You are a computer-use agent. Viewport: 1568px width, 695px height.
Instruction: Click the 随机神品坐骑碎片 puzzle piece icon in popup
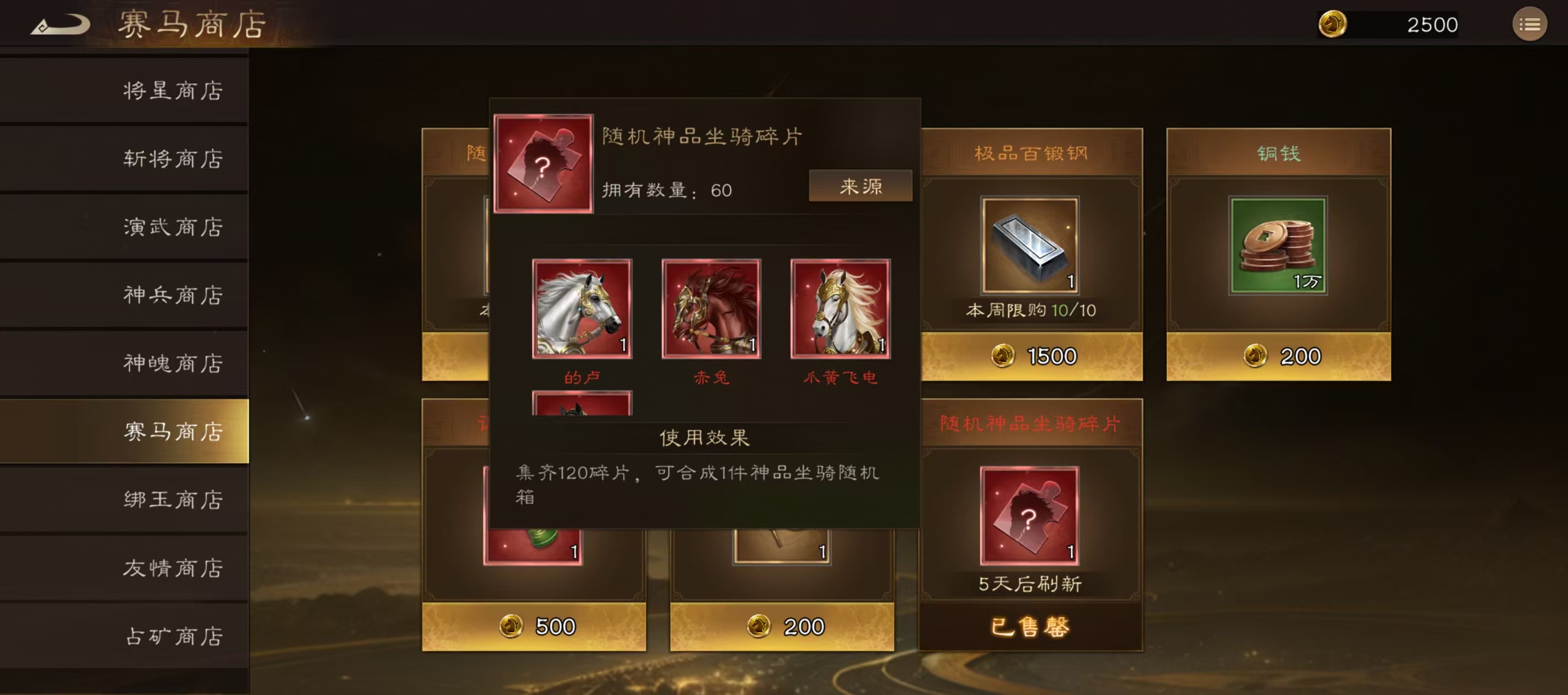coord(544,164)
